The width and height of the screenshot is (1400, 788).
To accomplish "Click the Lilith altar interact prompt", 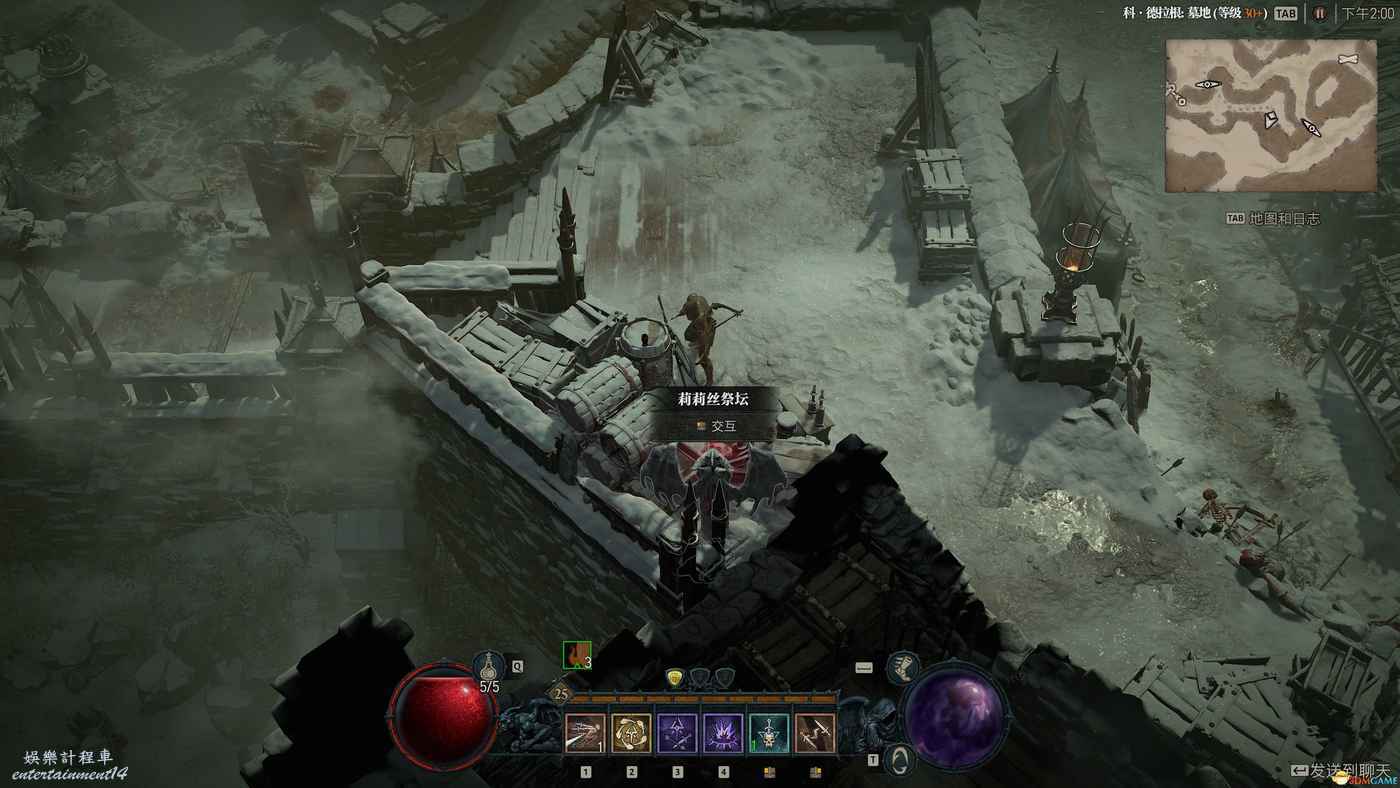I will pyautogui.click(x=714, y=425).
